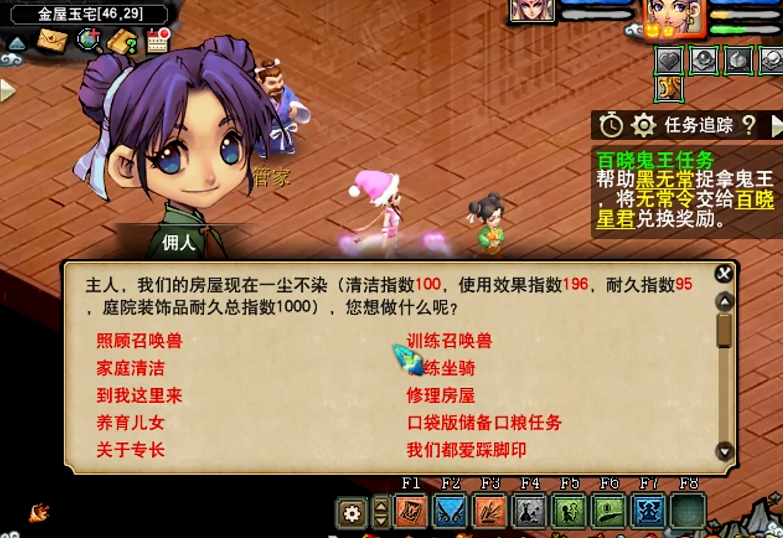Choose the 照顾召唤兽 dialogue option
Image resolution: width=783 pixels, height=538 pixels.
[x=139, y=341]
